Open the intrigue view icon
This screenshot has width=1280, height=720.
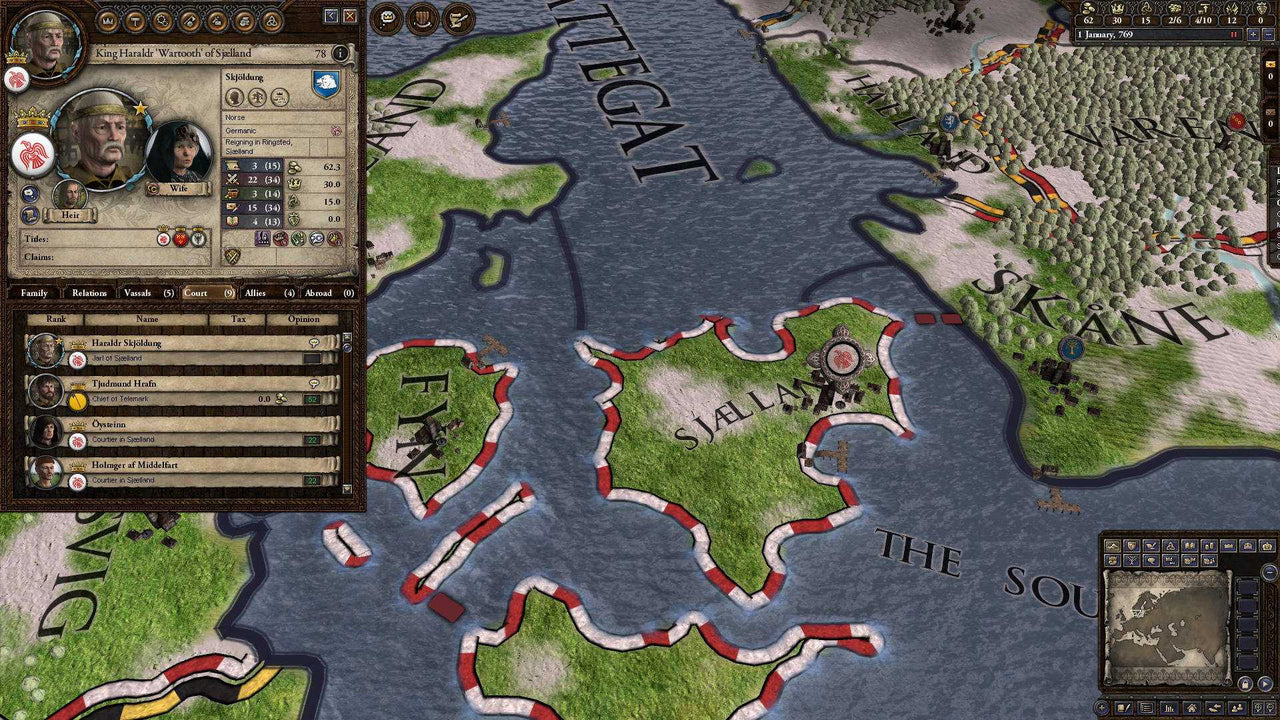point(188,20)
